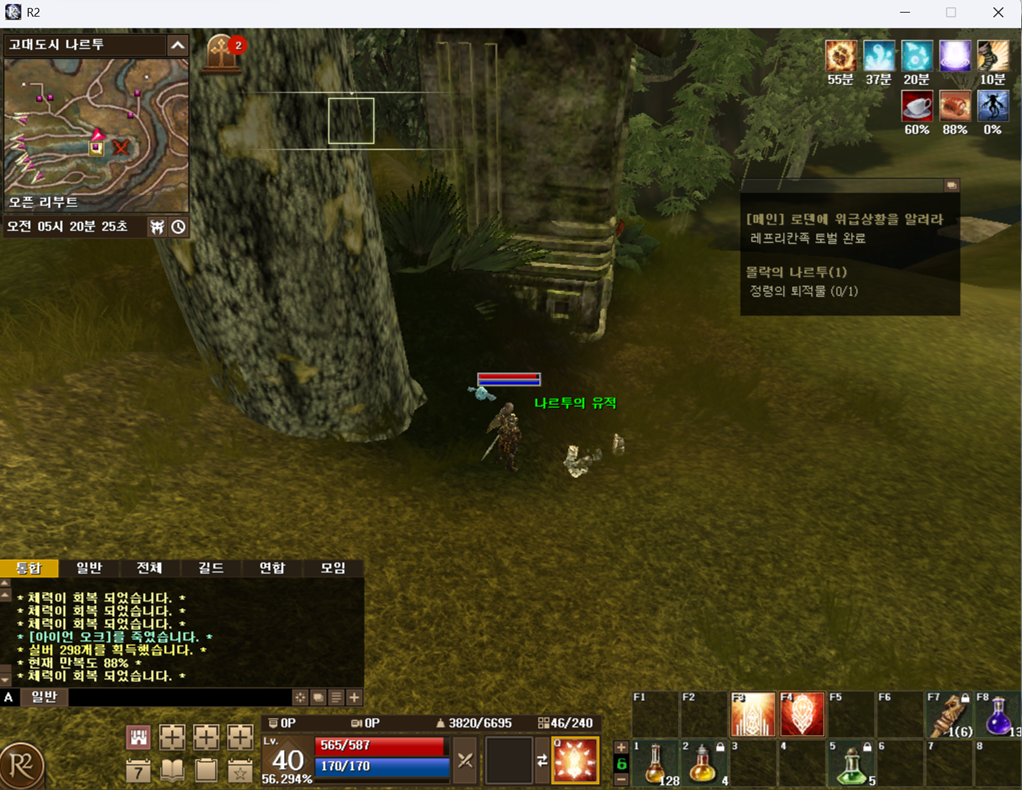
Task: Switch to the 길드 chat tab
Action: 211,568
